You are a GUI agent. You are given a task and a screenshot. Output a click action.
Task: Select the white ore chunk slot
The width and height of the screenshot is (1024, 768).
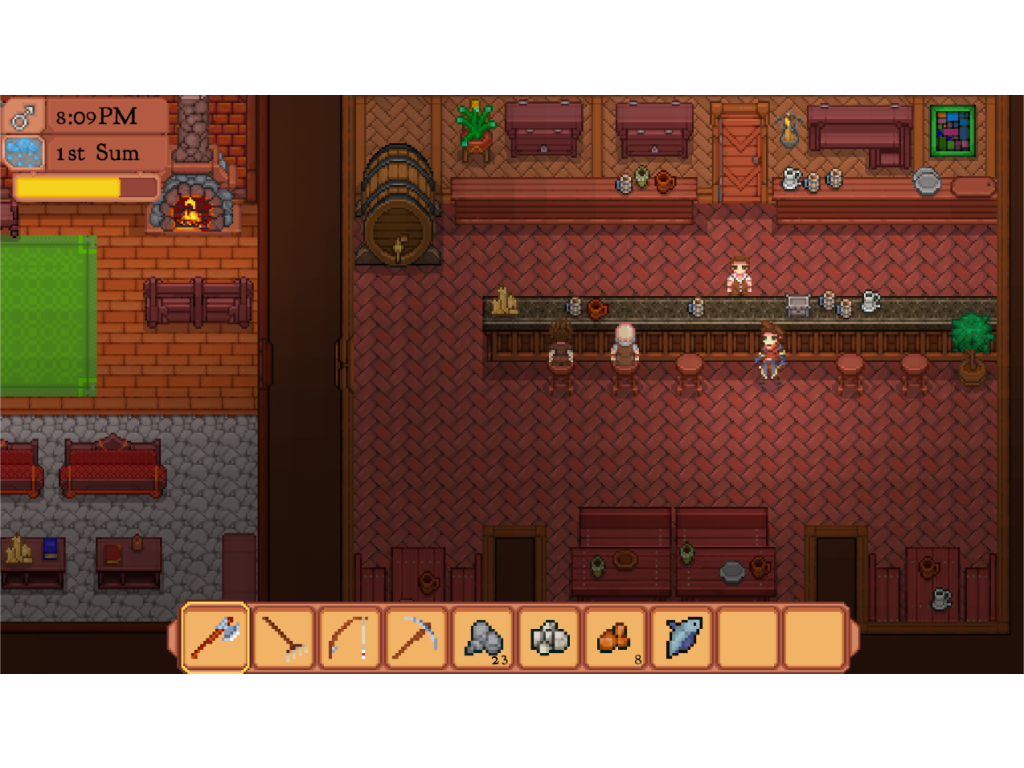[549, 637]
